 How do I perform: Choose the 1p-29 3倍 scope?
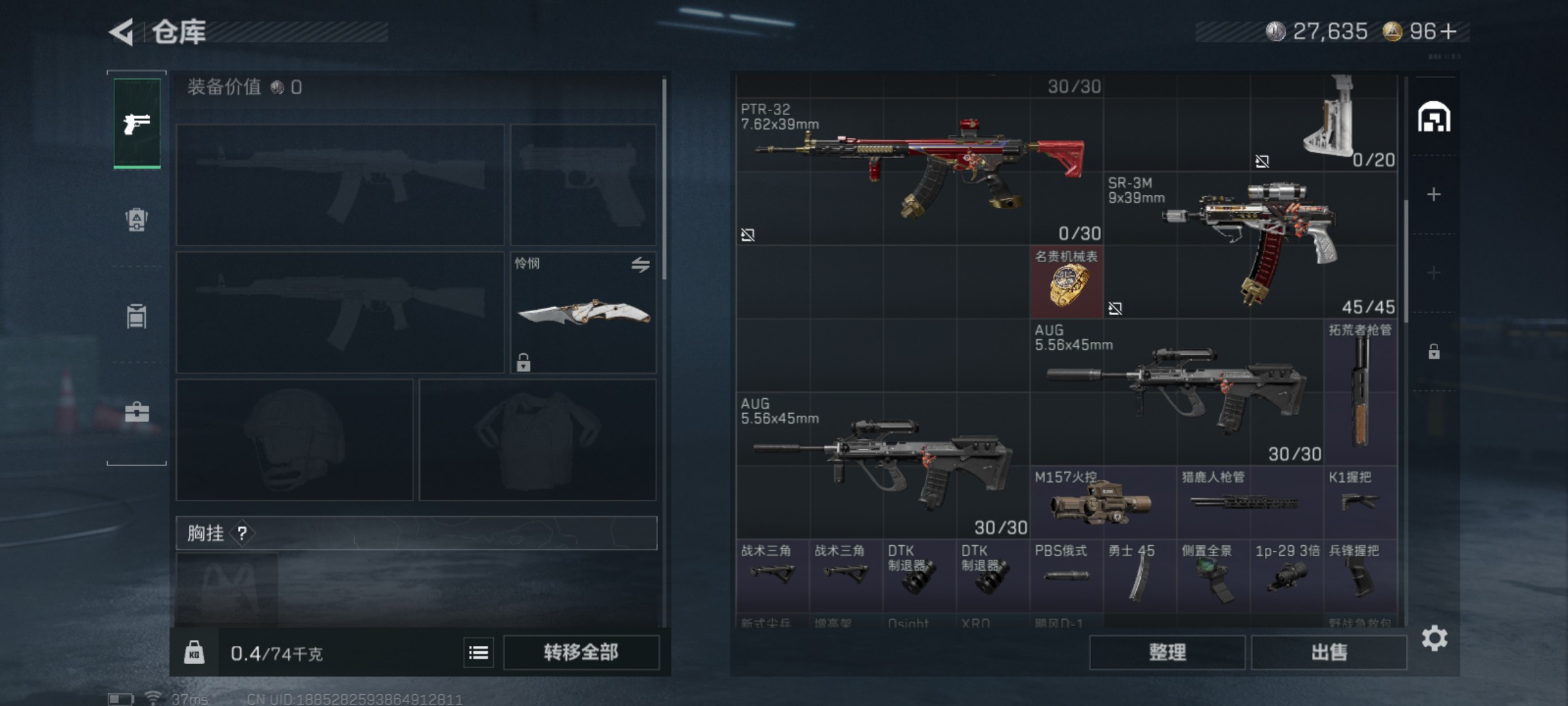tap(1286, 575)
